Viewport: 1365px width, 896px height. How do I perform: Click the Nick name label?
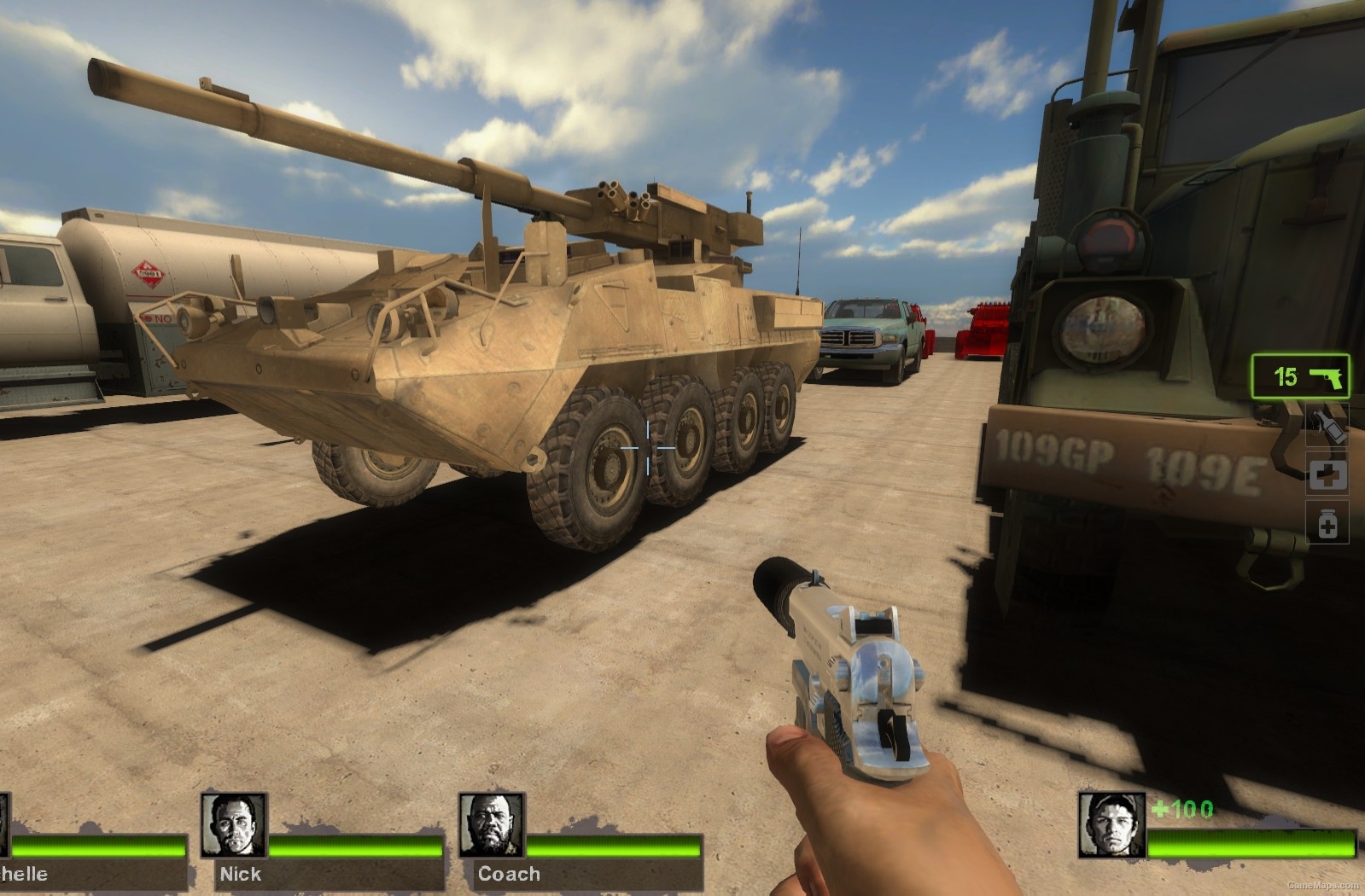click(240, 875)
